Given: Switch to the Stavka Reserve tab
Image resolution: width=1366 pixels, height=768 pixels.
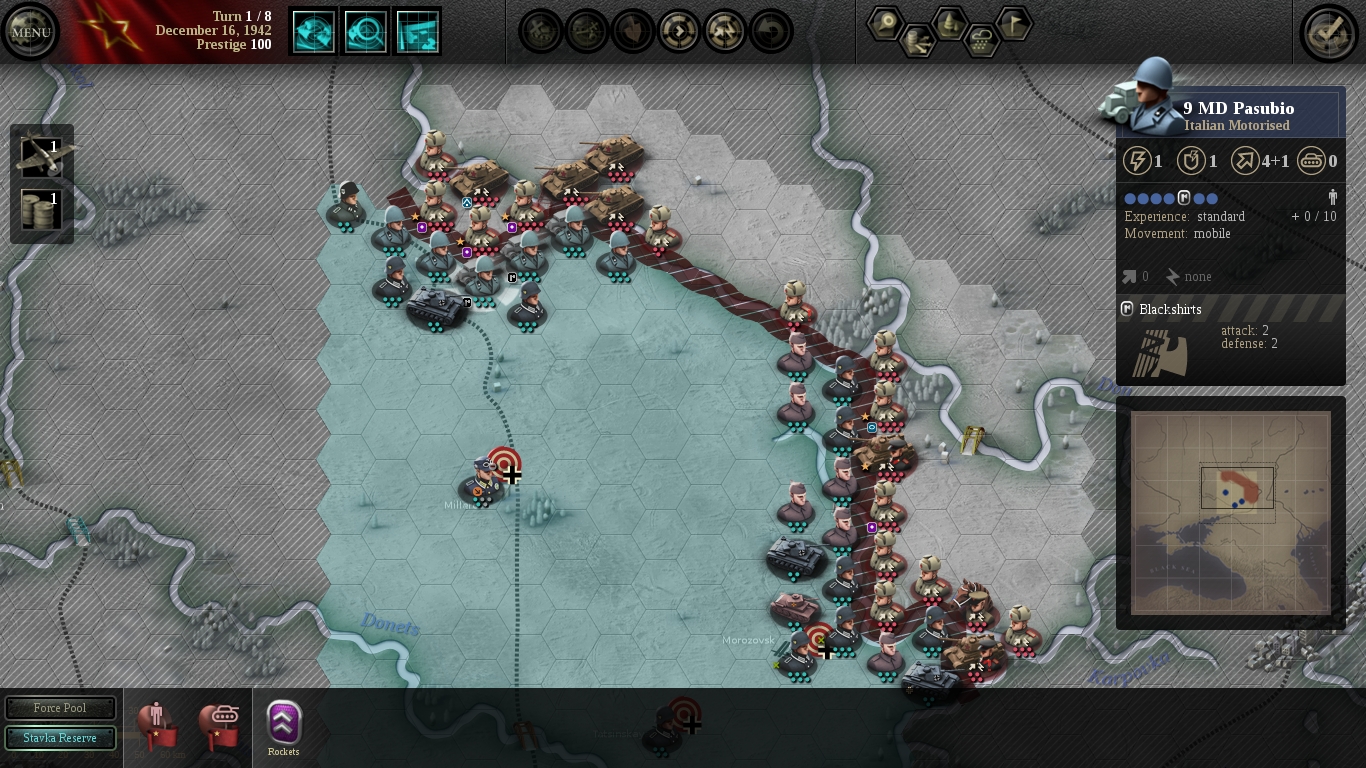Looking at the screenshot, I should click(x=60, y=738).
